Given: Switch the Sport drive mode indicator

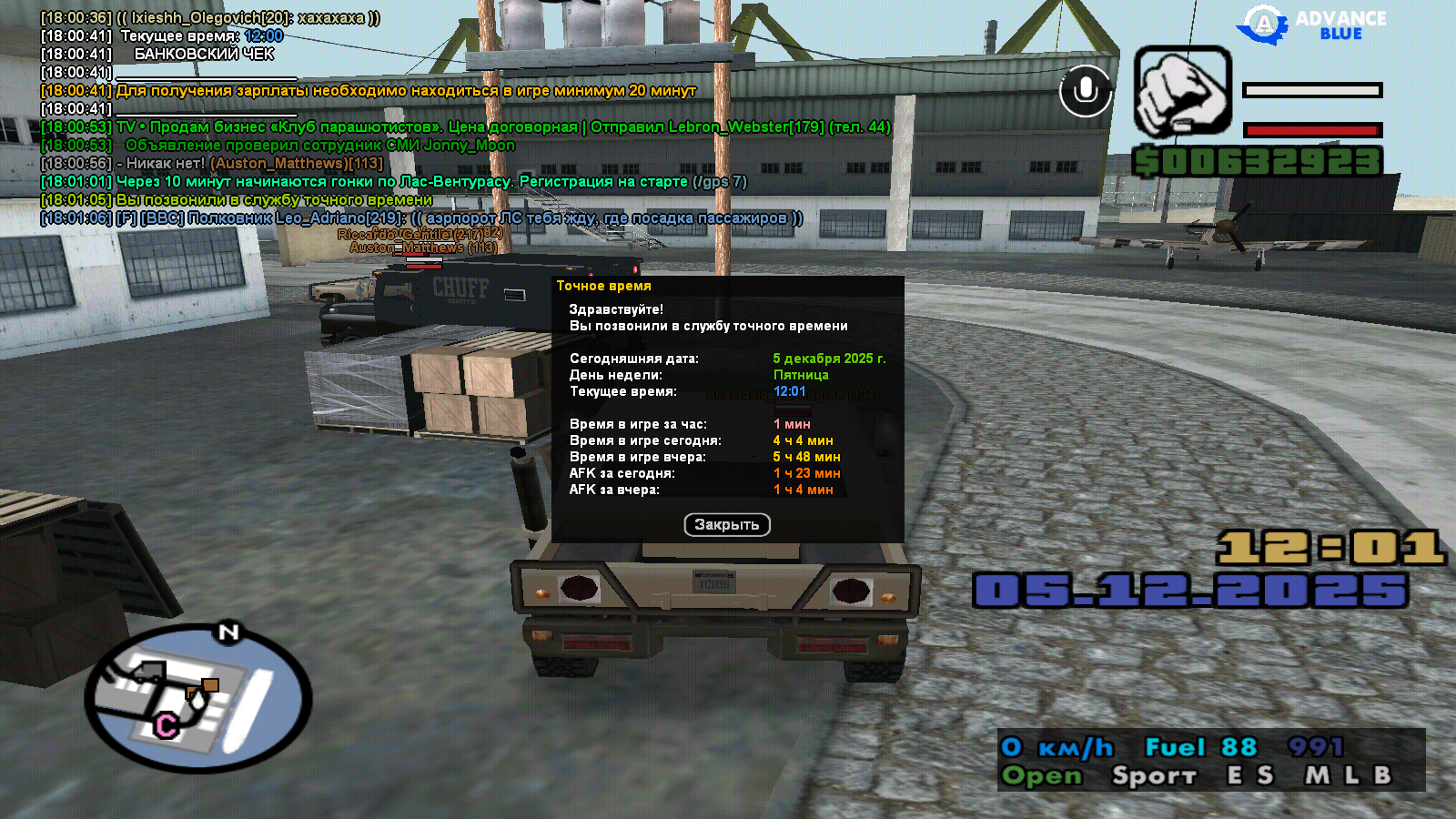Looking at the screenshot, I should (1154, 776).
